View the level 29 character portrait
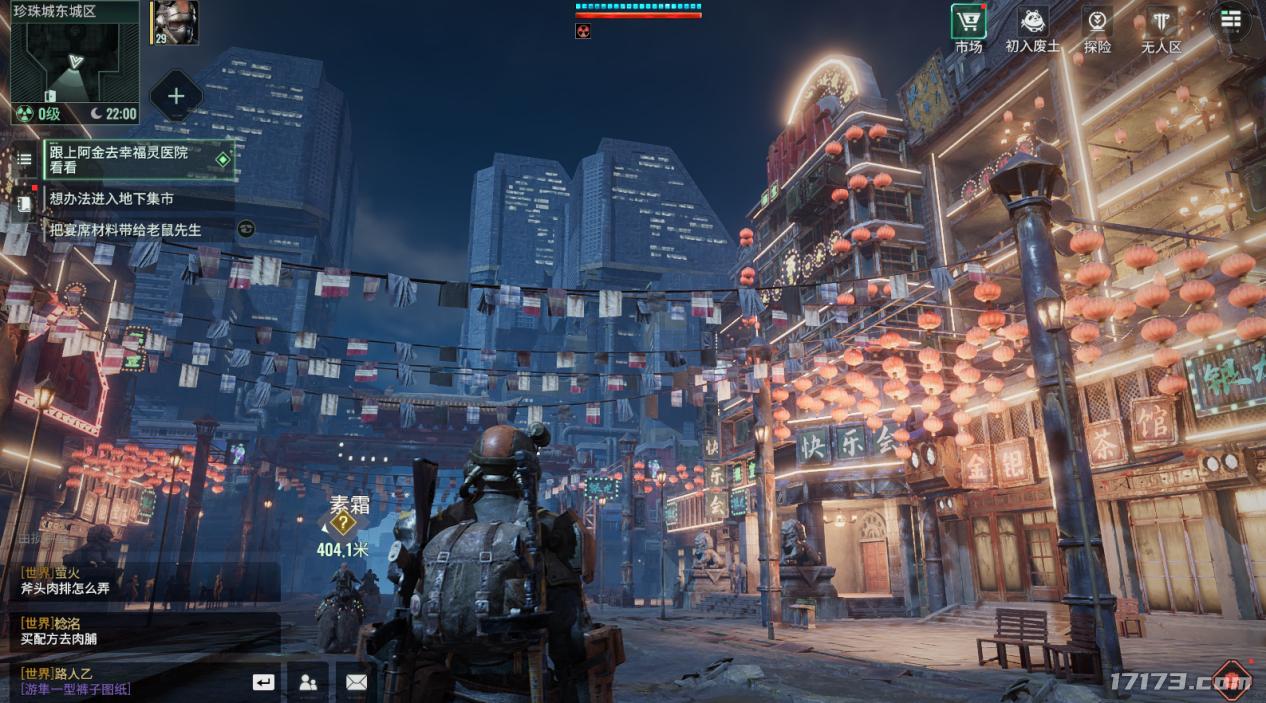This screenshot has height=703, width=1266. [x=175, y=22]
